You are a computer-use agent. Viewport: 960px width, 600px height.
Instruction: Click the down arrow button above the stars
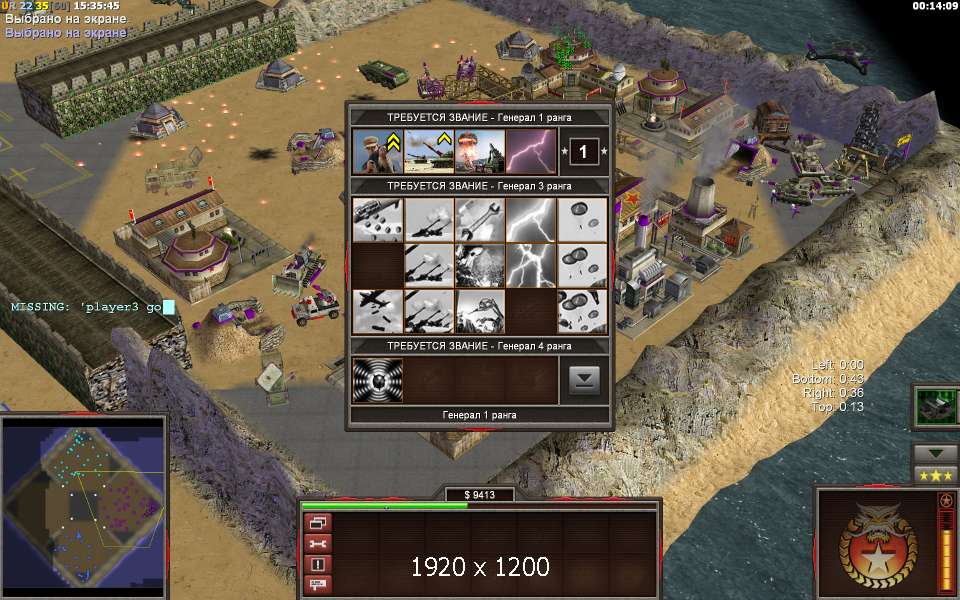(935, 453)
